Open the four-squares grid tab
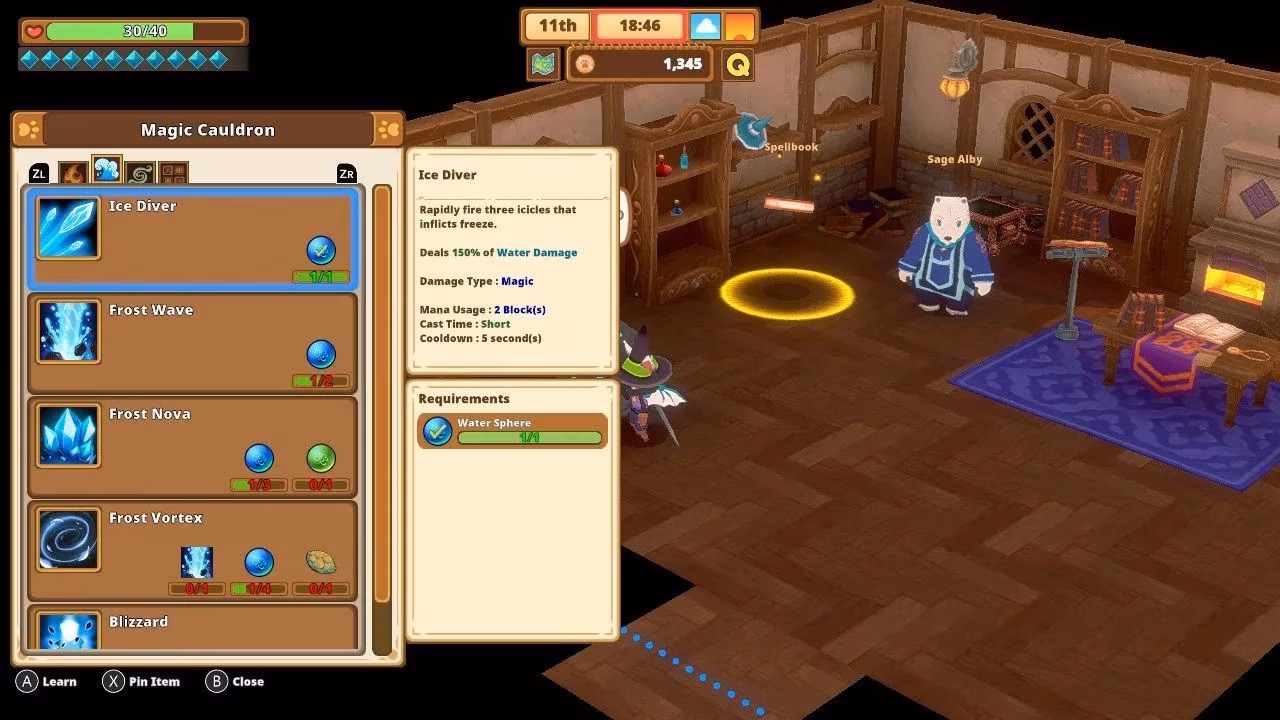 [x=173, y=173]
